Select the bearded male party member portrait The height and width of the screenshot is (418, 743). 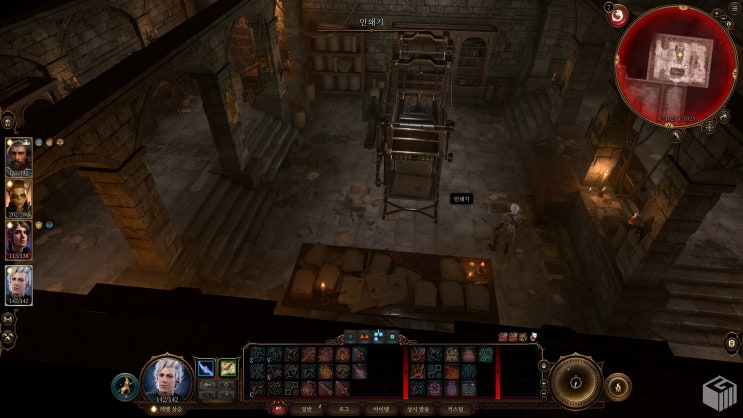[x=19, y=156]
